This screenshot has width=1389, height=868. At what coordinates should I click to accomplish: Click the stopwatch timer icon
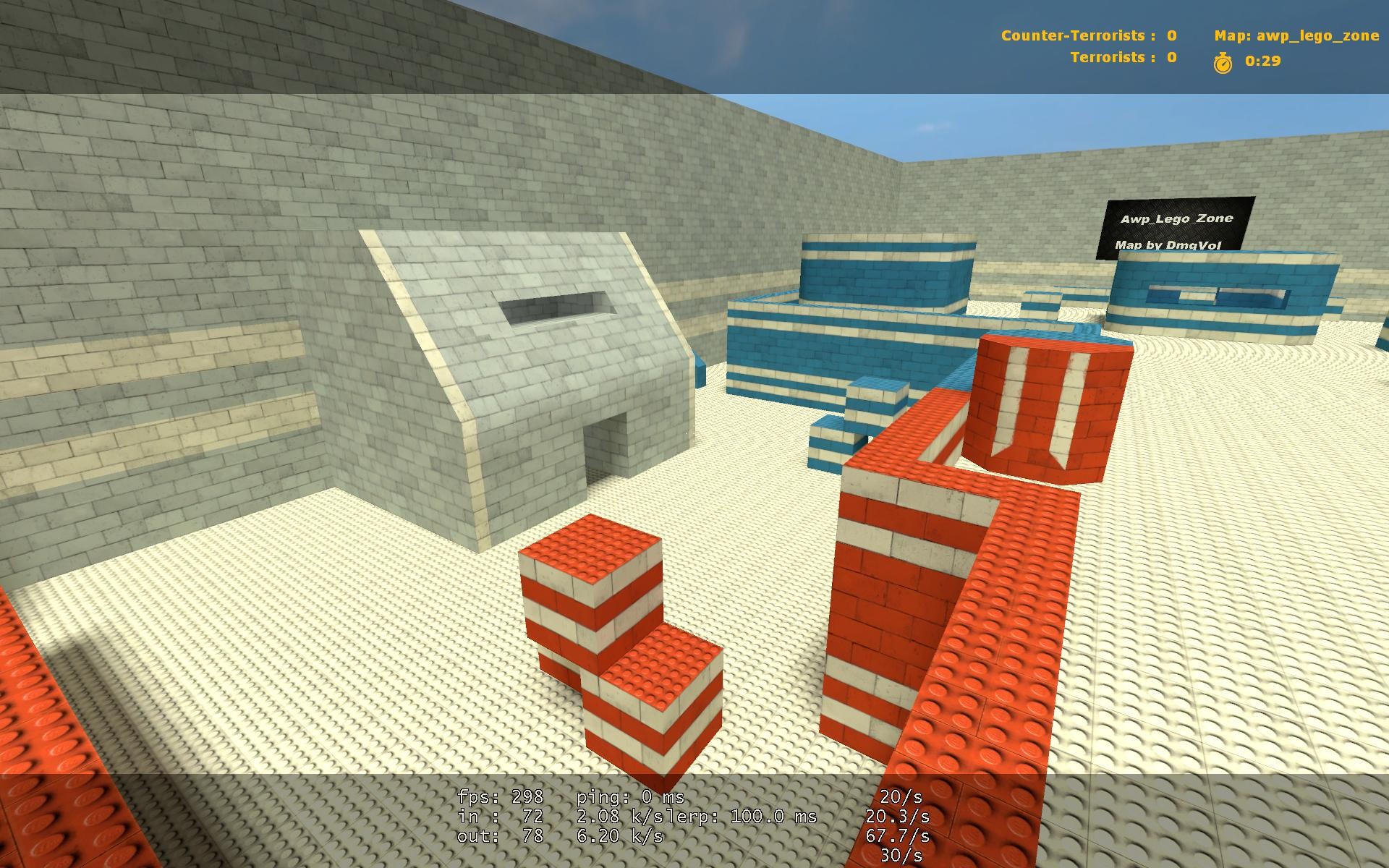coord(1221,64)
